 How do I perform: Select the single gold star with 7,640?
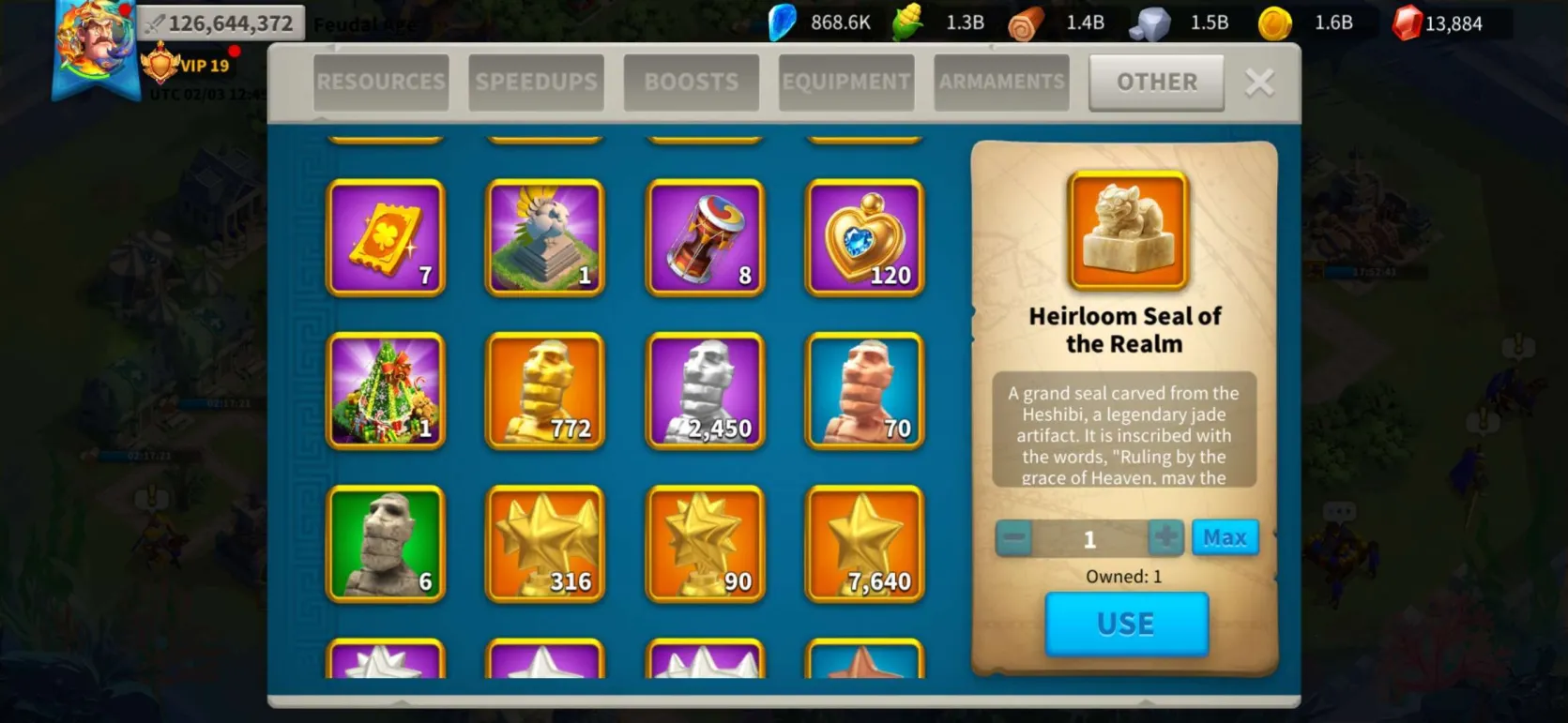[x=865, y=544]
